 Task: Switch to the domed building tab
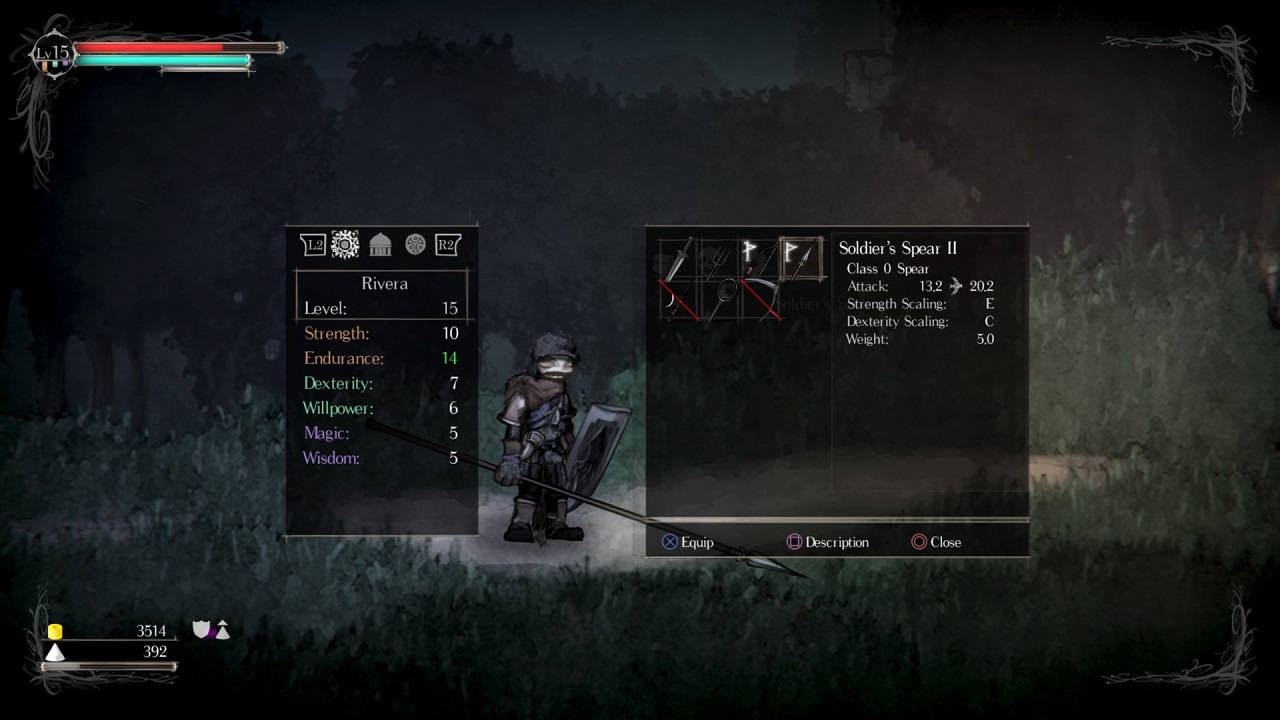pos(380,244)
